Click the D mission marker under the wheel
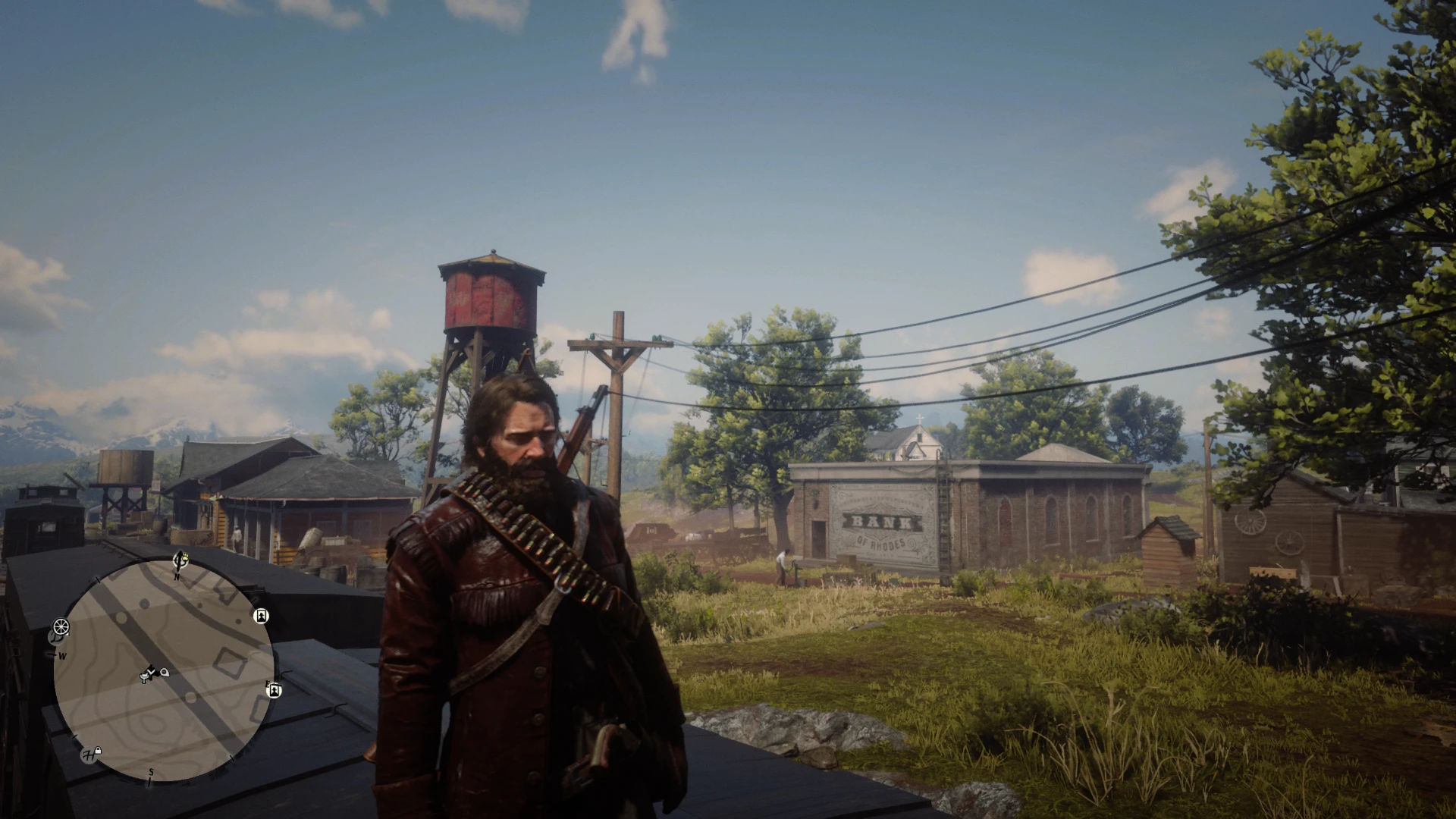The height and width of the screenshot is (819, 1456). point(55,639)
